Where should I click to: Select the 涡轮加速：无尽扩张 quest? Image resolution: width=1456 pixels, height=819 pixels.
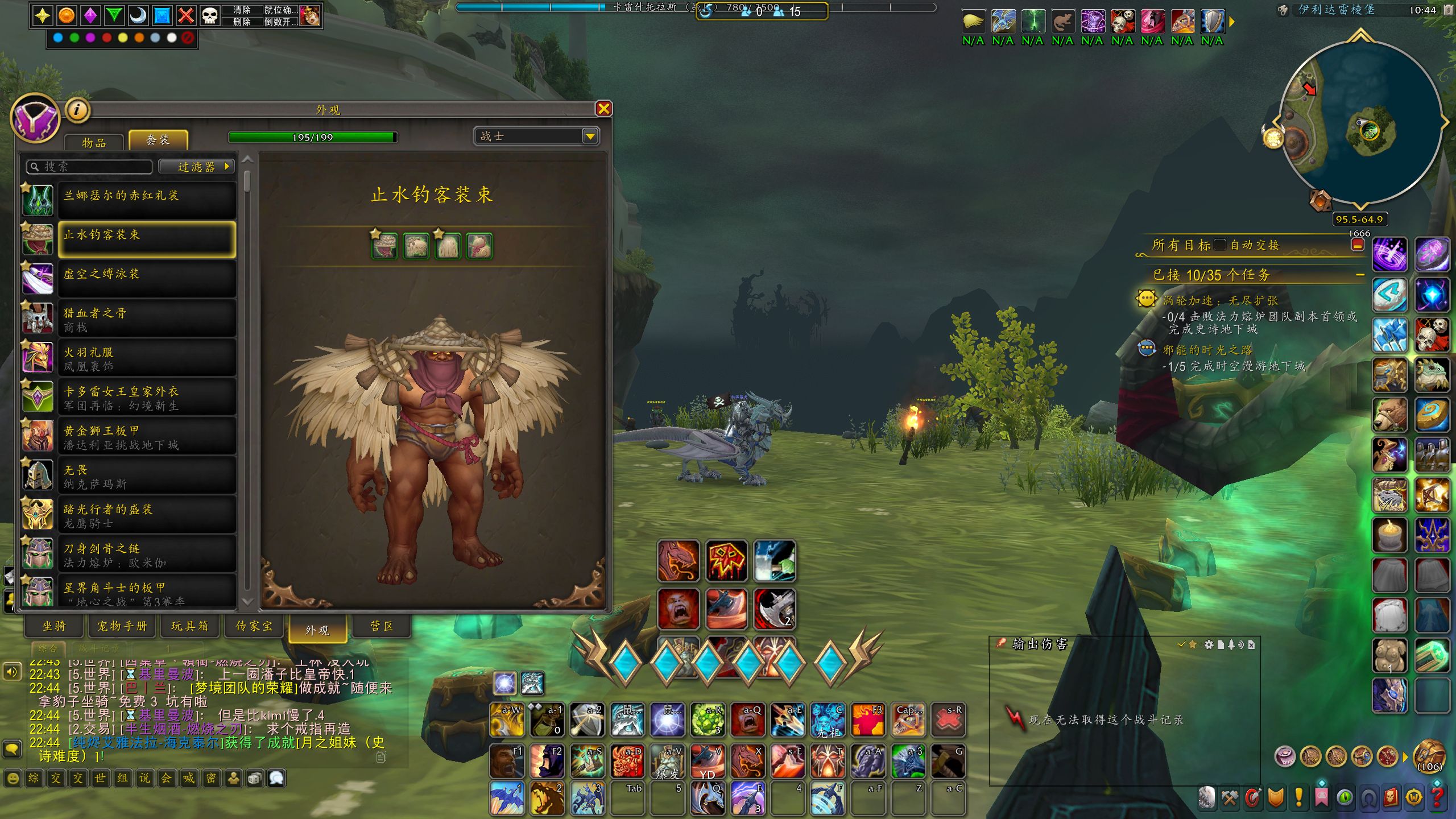point(1220,300)
